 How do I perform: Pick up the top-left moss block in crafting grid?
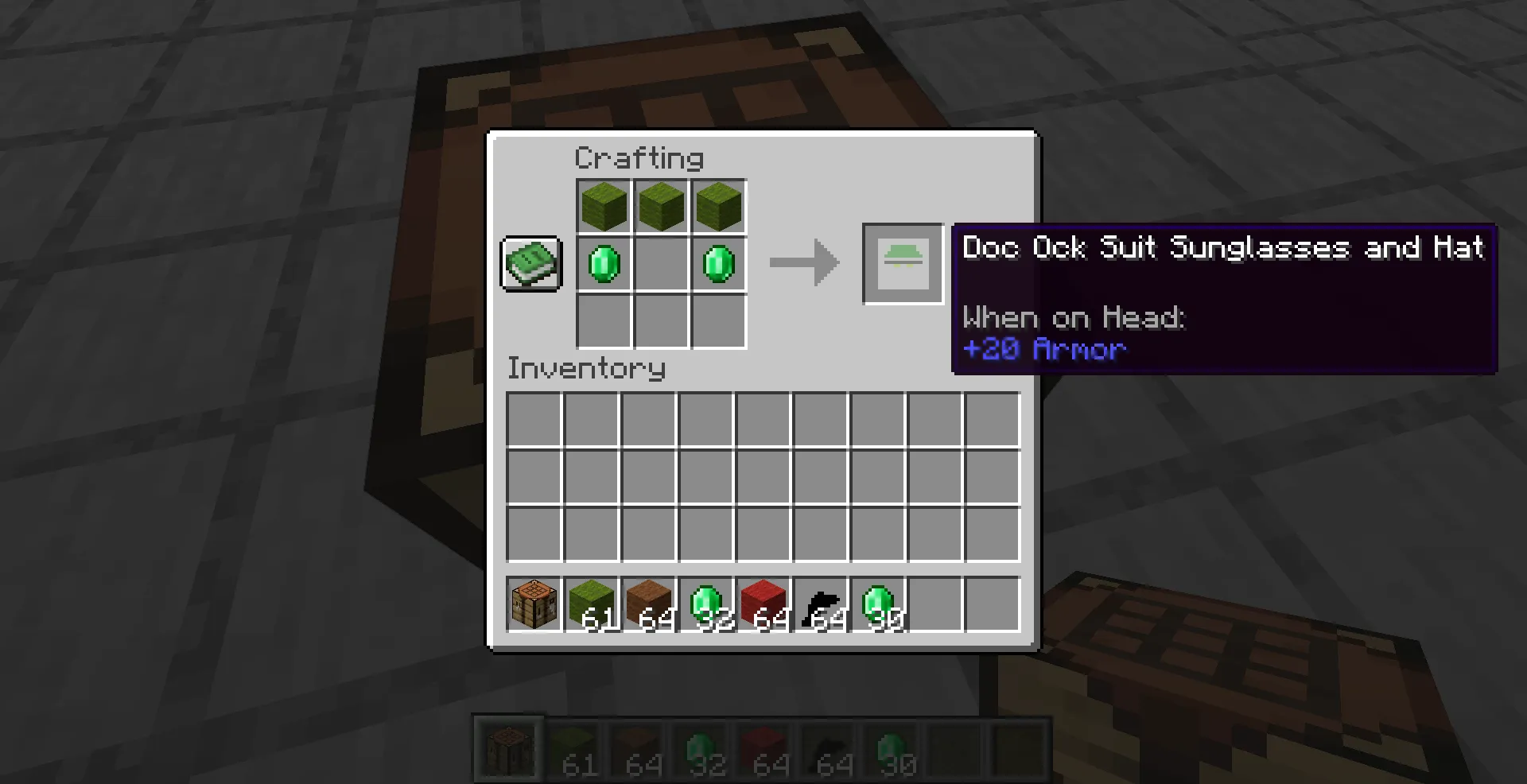point(604,206)
